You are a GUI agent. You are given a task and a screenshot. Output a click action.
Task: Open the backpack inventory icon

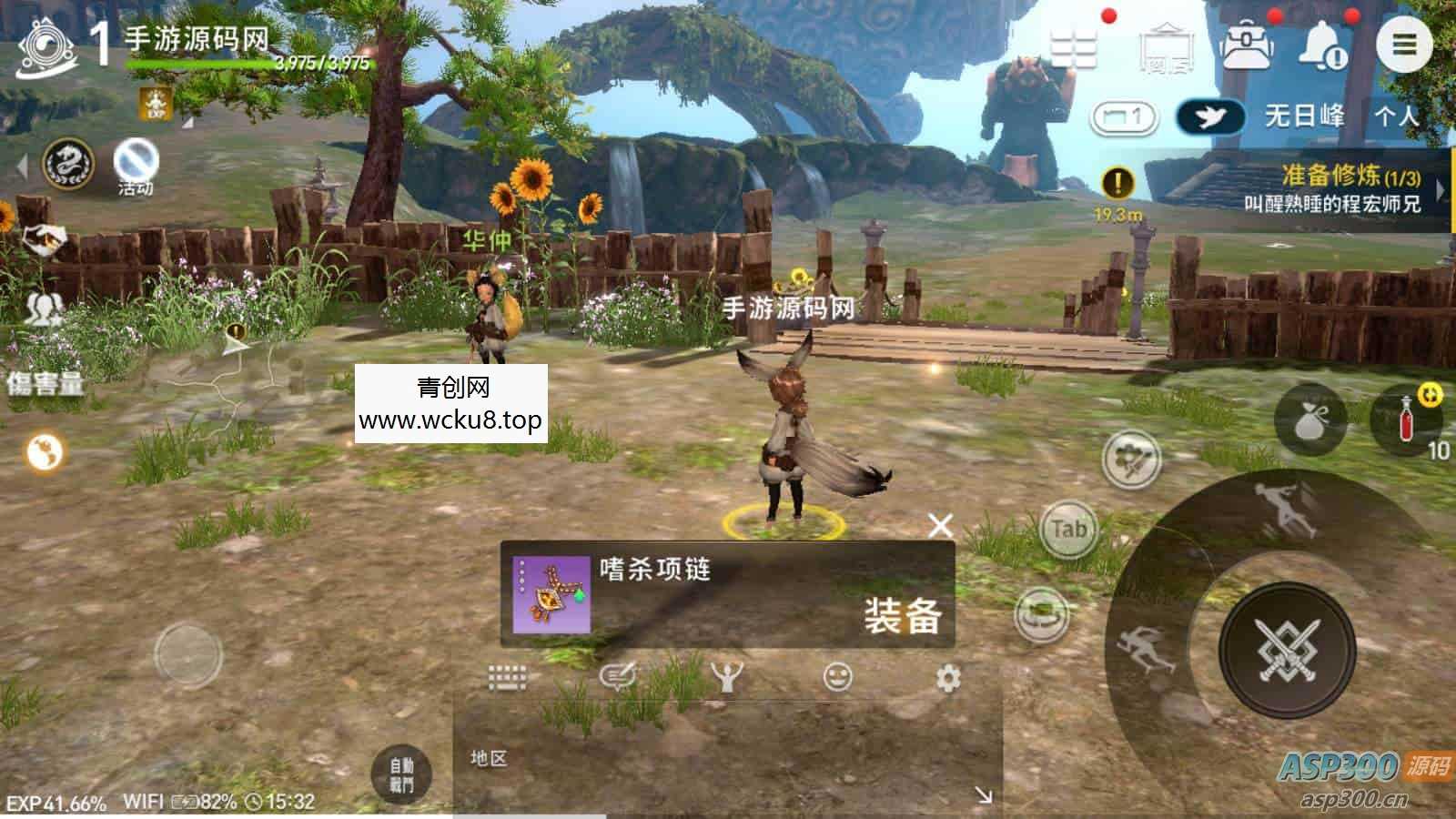[1246, 44]
